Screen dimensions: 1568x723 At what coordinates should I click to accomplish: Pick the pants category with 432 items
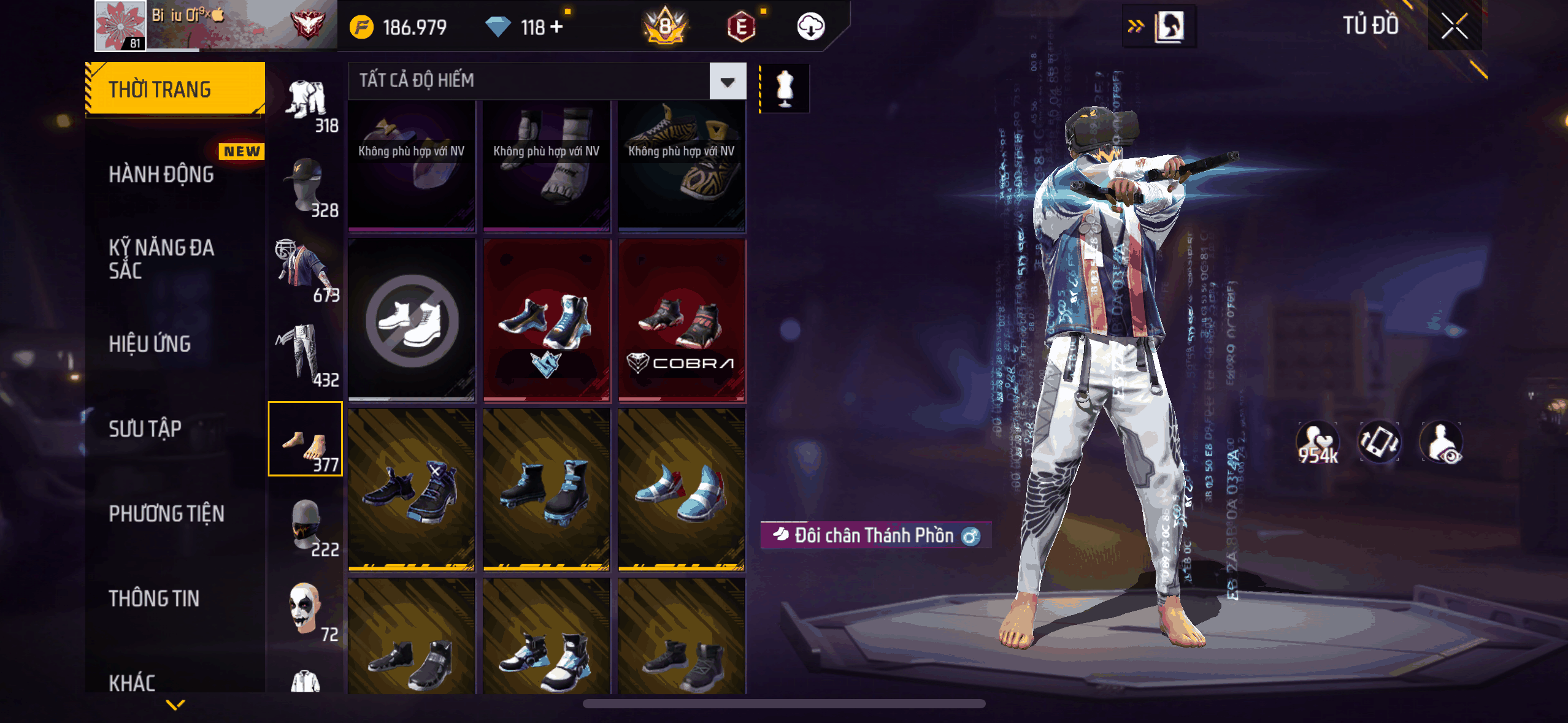coord(306,356)
